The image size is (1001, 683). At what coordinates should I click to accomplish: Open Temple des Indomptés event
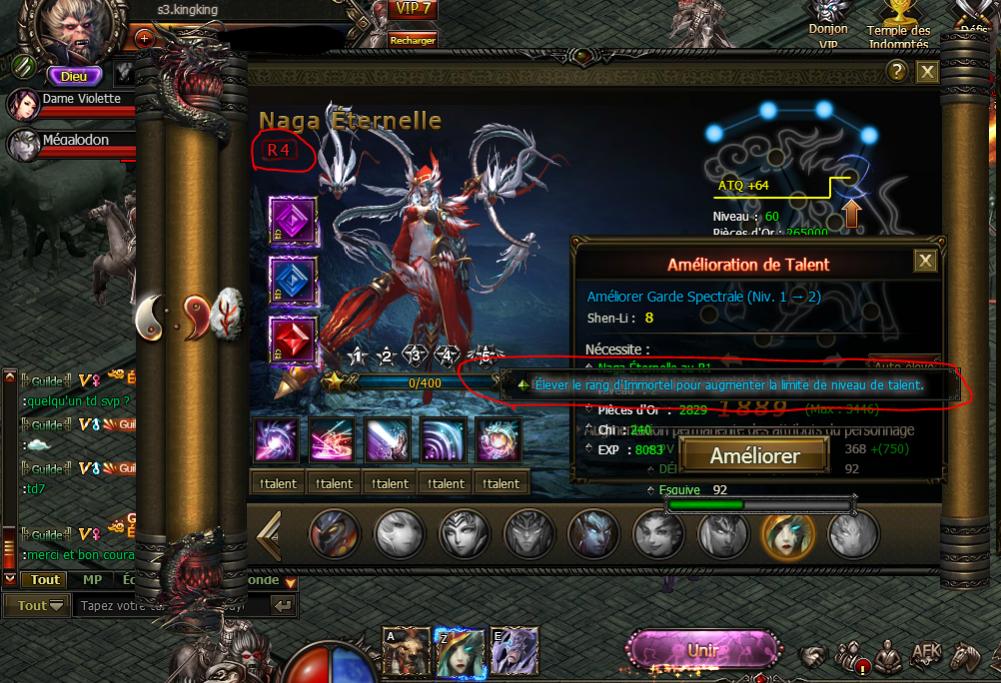897,27
